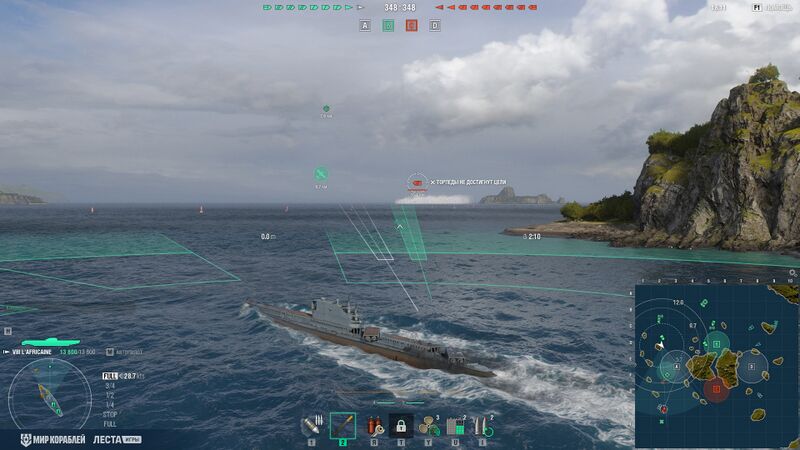Use the green battery reserve consumable
Viewport: 800px width, 450px height.
point(455,426)
